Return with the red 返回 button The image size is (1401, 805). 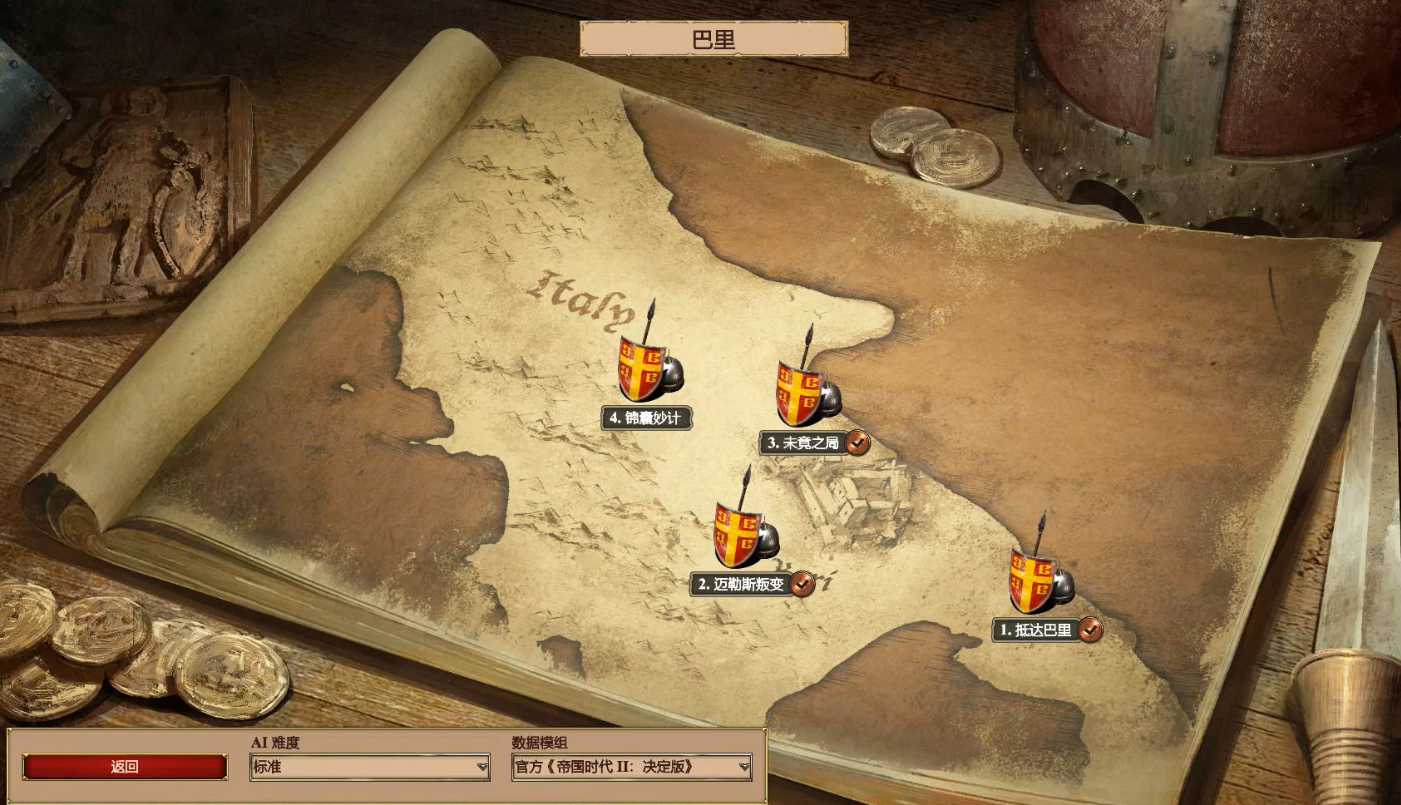(x=125, y=767)
